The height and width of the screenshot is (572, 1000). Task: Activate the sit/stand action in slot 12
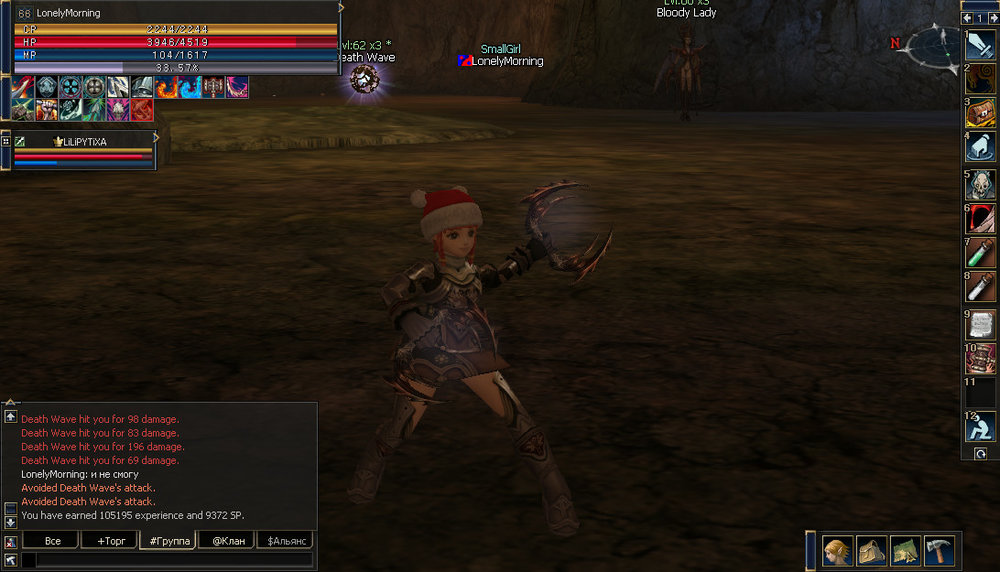click(x=981, y=427)
